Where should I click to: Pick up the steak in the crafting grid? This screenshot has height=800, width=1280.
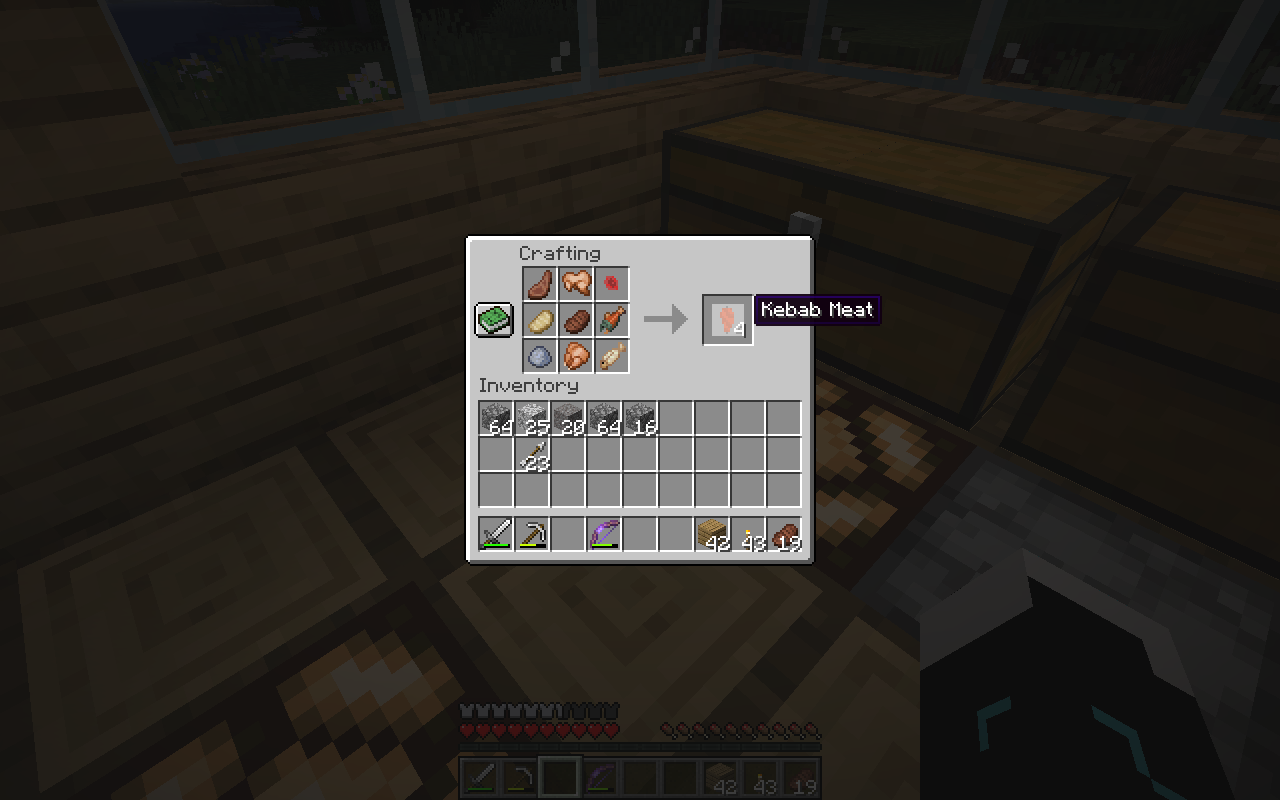tap(539, 283)
